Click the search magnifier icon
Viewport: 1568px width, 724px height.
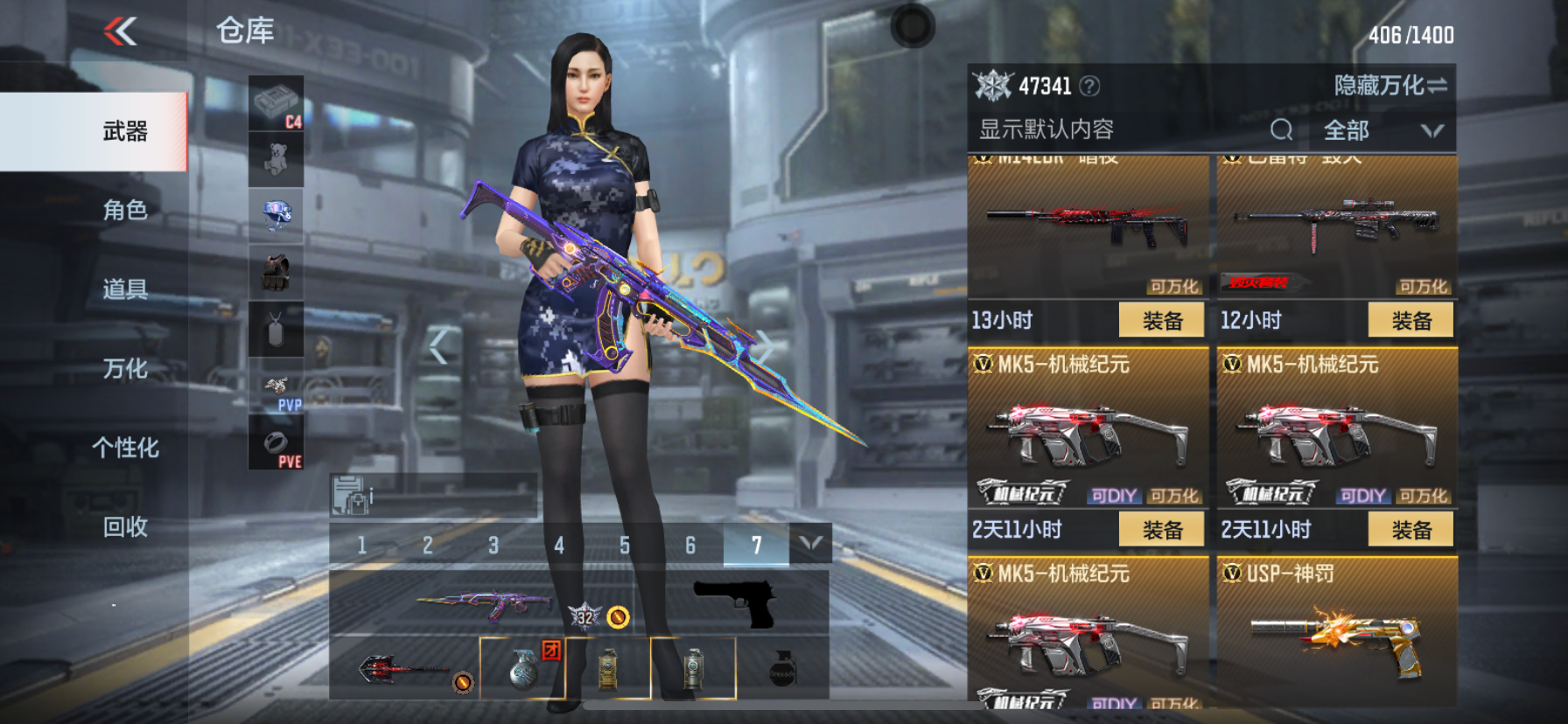click(1281, 130)
